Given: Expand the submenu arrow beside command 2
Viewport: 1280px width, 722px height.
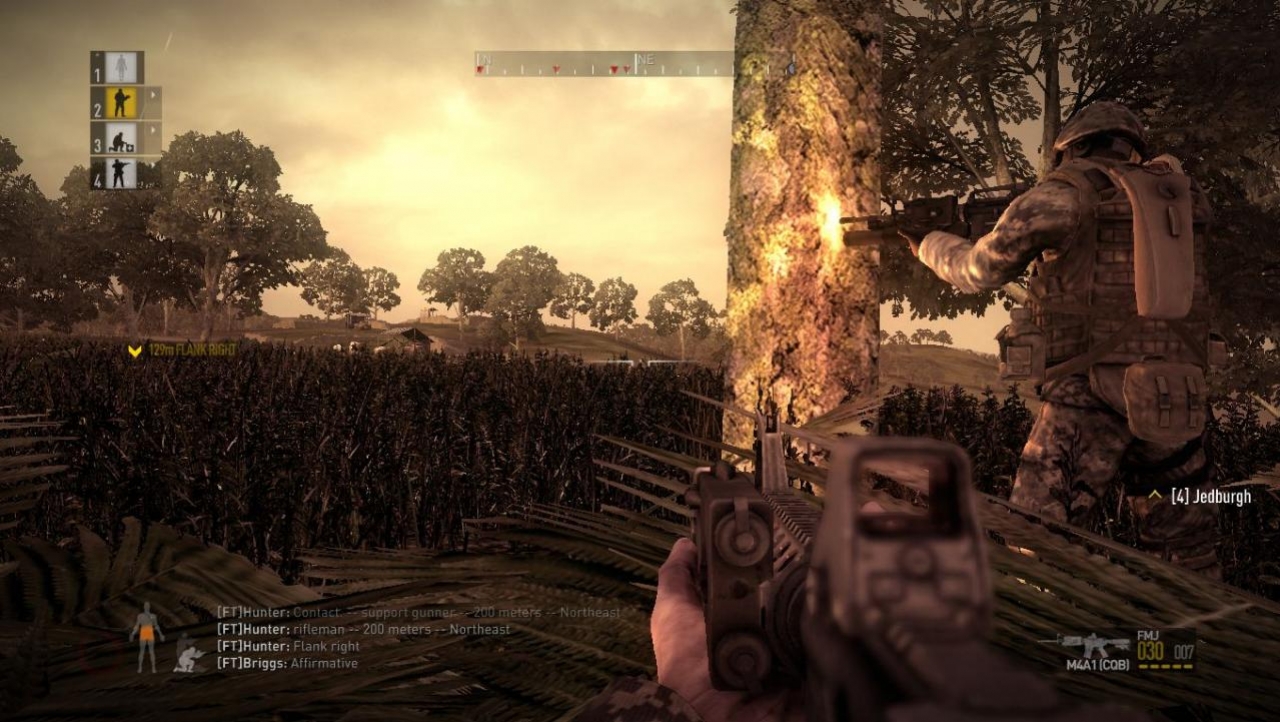Looking at the screenshot, I should (x=155, y=93).
